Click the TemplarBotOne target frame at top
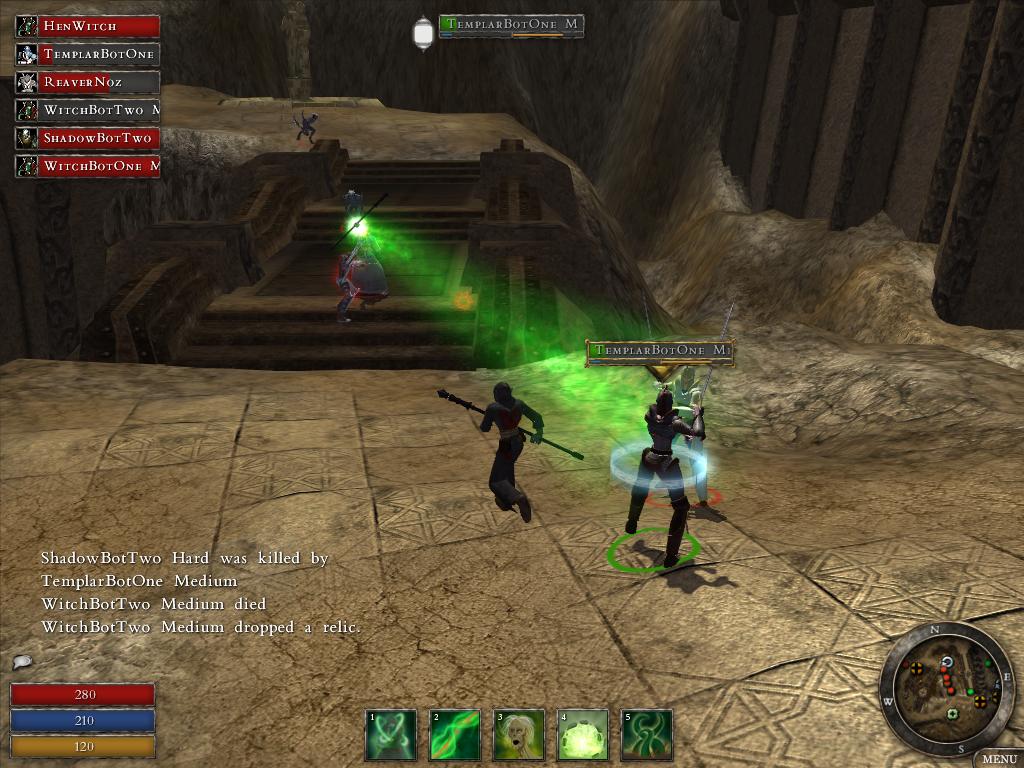The width and height of the screenshot is (1024, 768). (511, 26)
